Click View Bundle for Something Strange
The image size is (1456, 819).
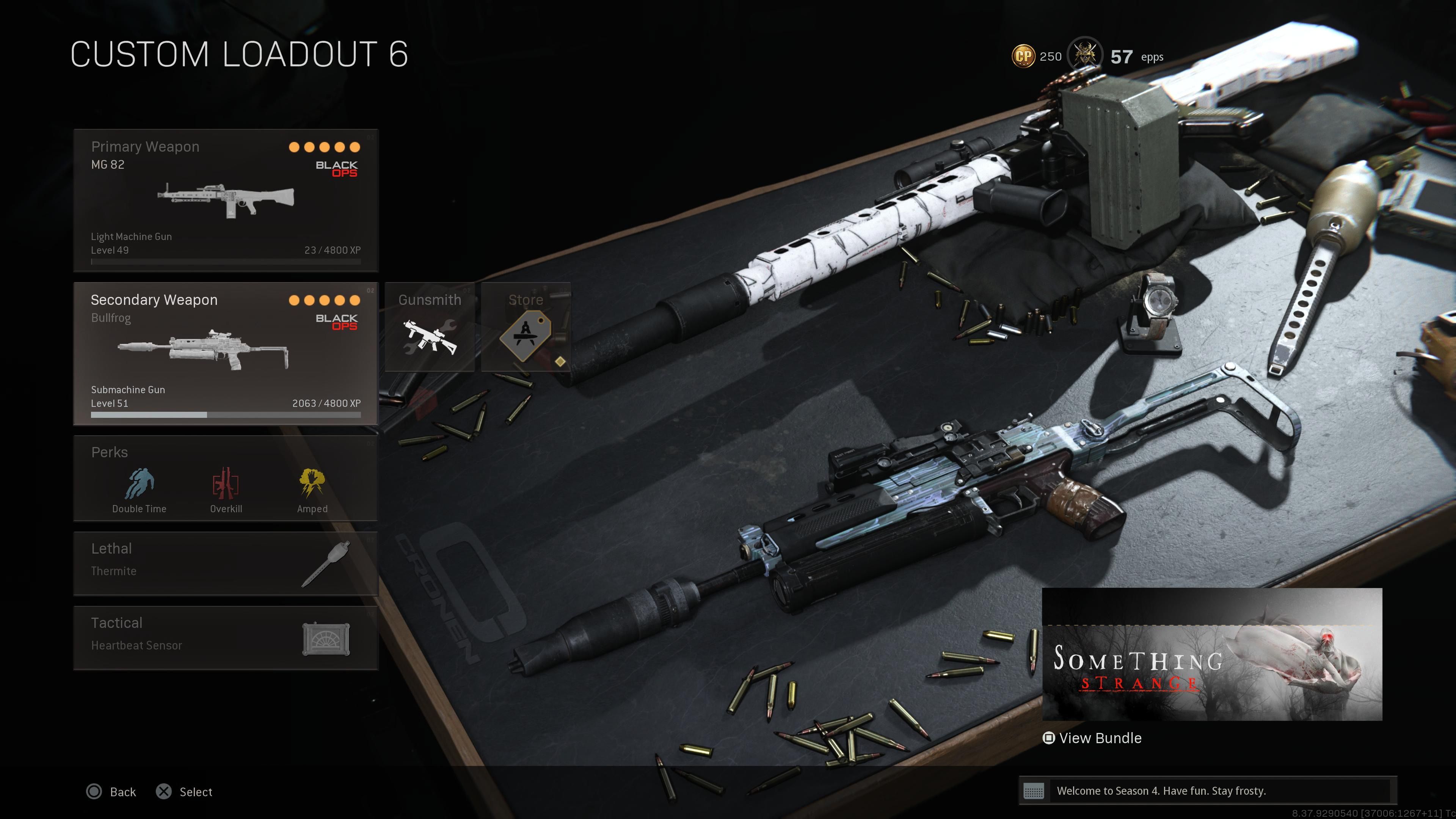tap(1092, 737)
